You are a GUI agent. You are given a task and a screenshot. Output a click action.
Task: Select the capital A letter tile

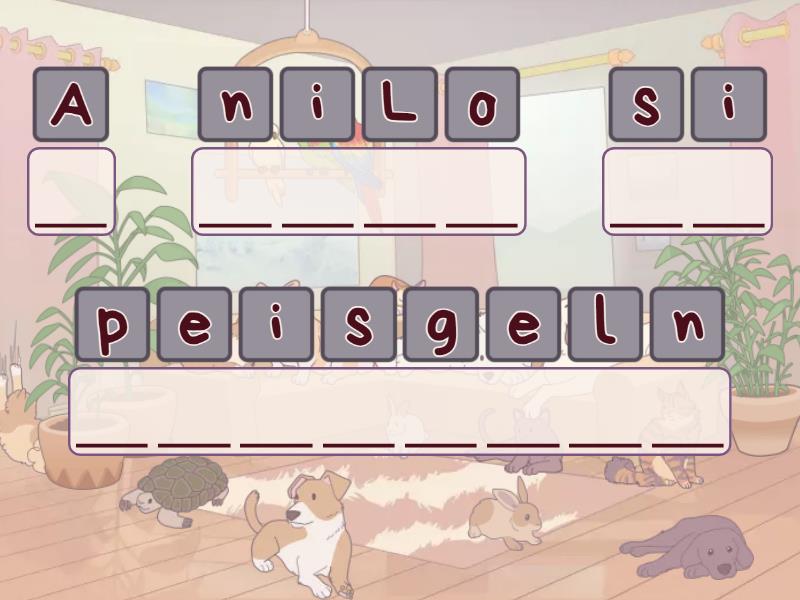(x=71, y=104)
